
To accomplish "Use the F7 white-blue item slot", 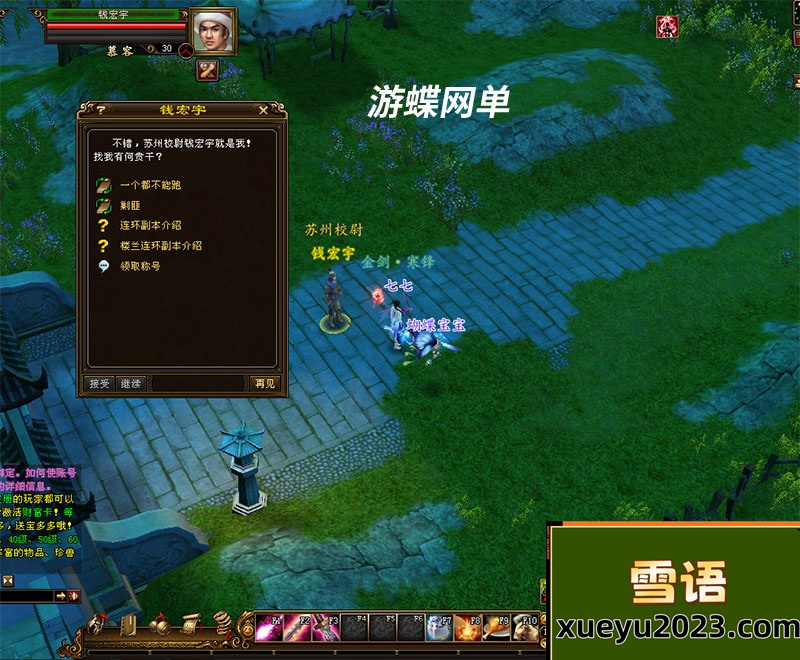I will point(438,629).
